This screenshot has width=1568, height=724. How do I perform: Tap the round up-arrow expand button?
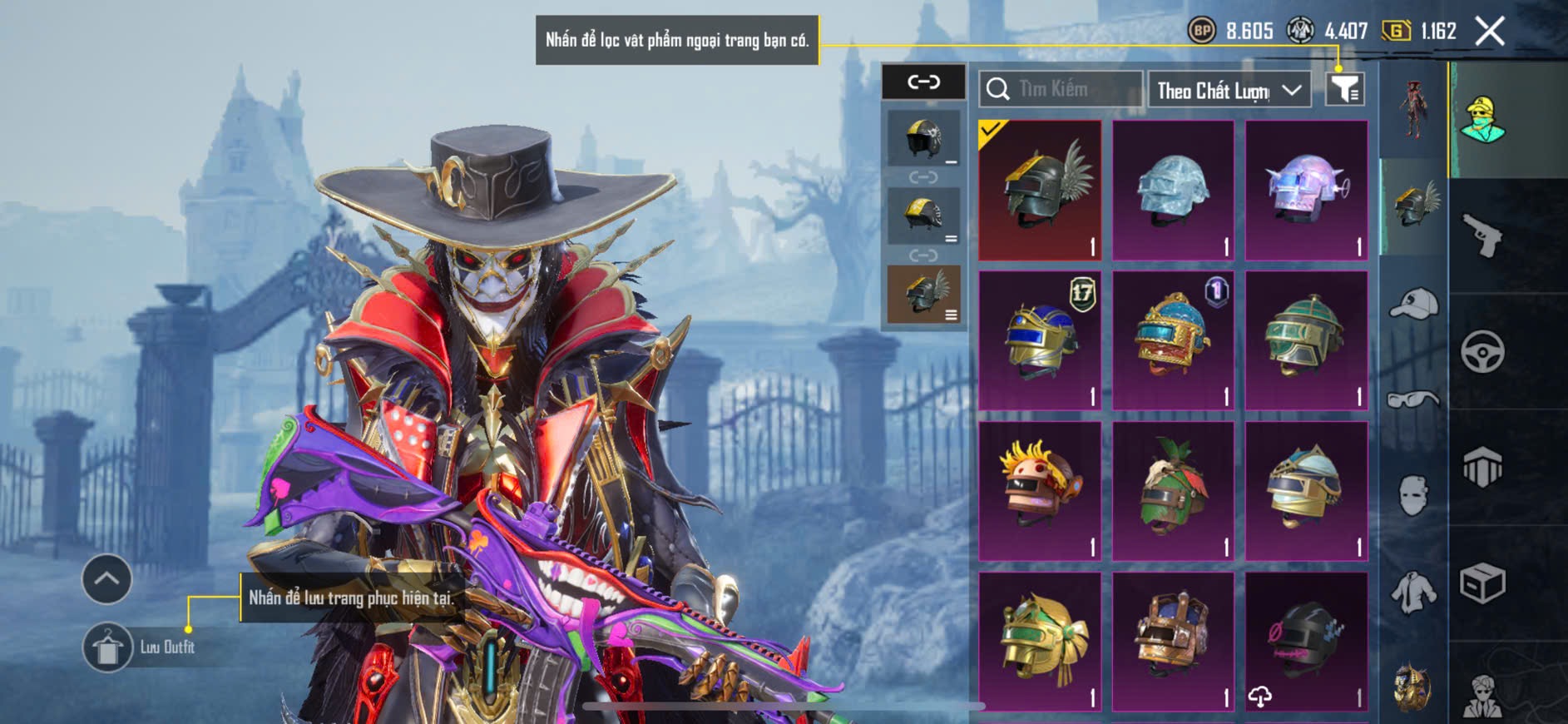point(106,579)
